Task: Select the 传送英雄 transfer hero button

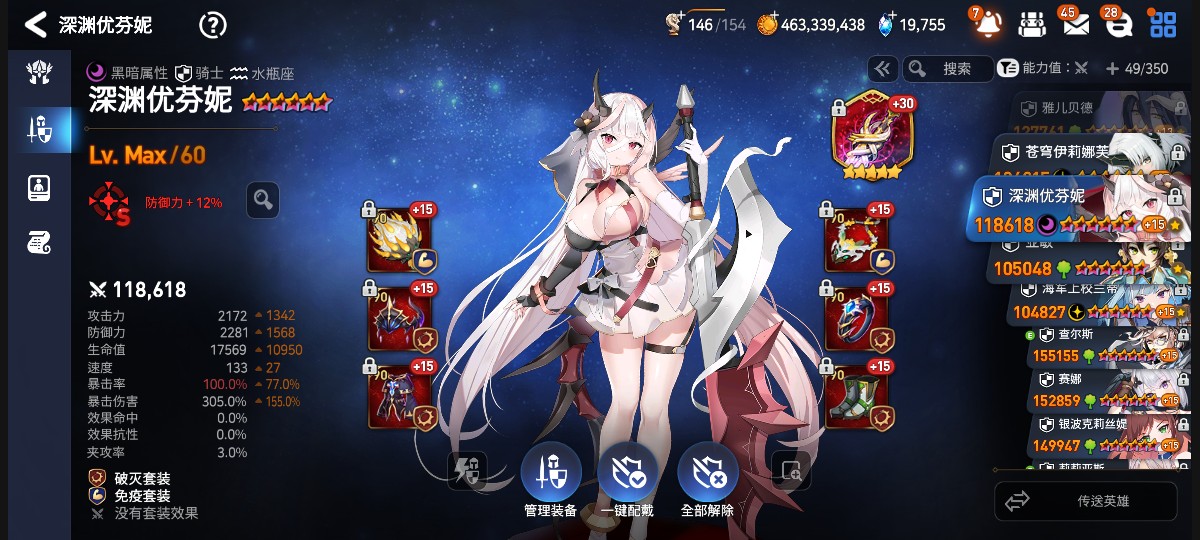Action: (x=1086, y=501)
